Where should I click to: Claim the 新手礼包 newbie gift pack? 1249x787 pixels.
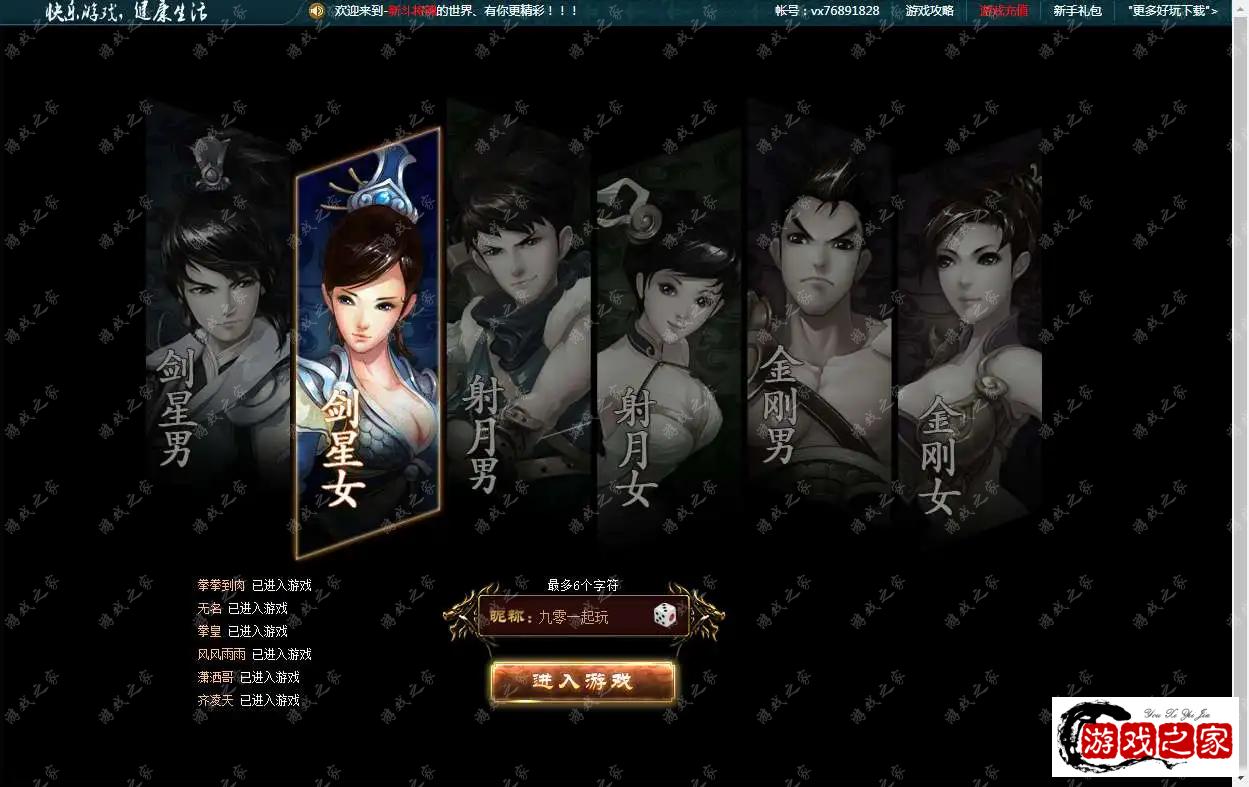point(1077,11)
